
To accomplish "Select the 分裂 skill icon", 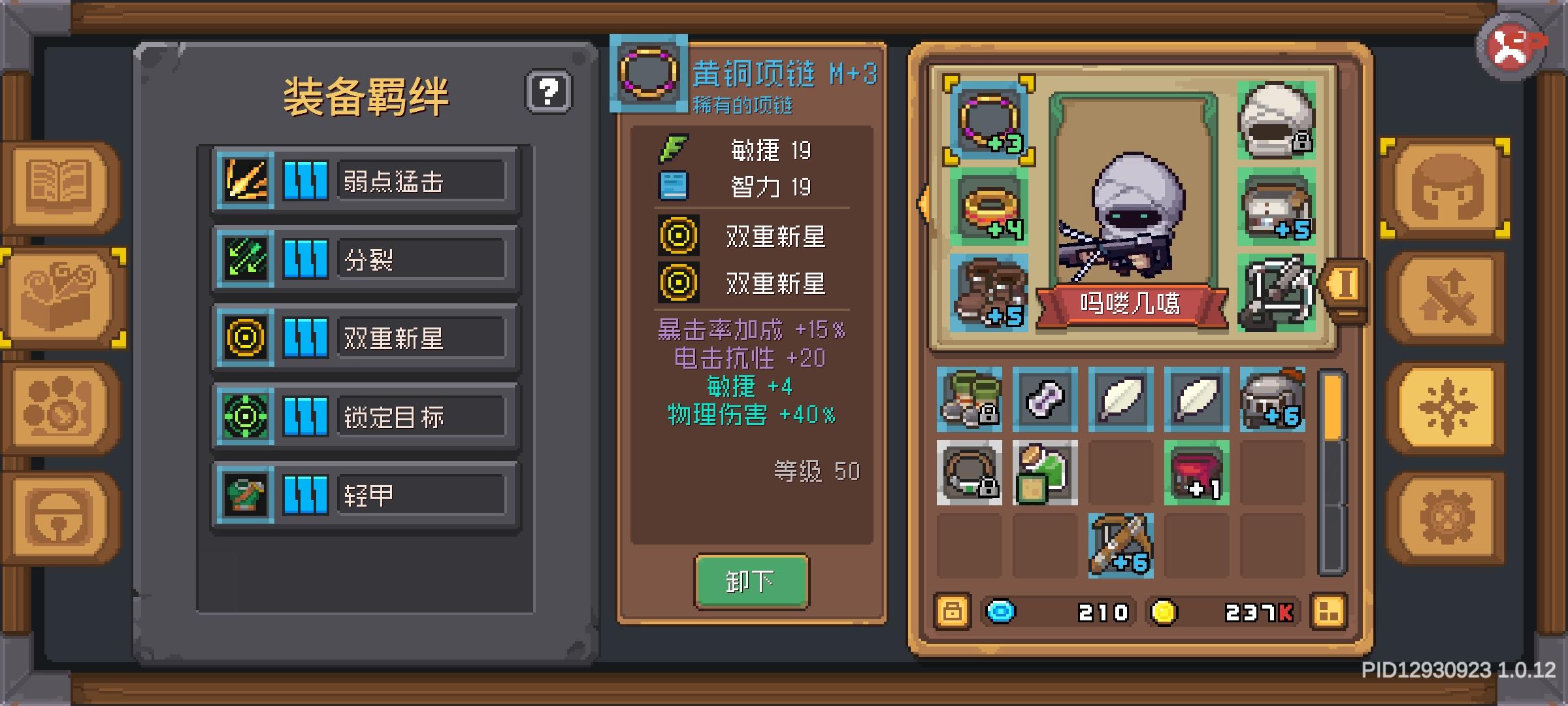I will coord(244,258).
